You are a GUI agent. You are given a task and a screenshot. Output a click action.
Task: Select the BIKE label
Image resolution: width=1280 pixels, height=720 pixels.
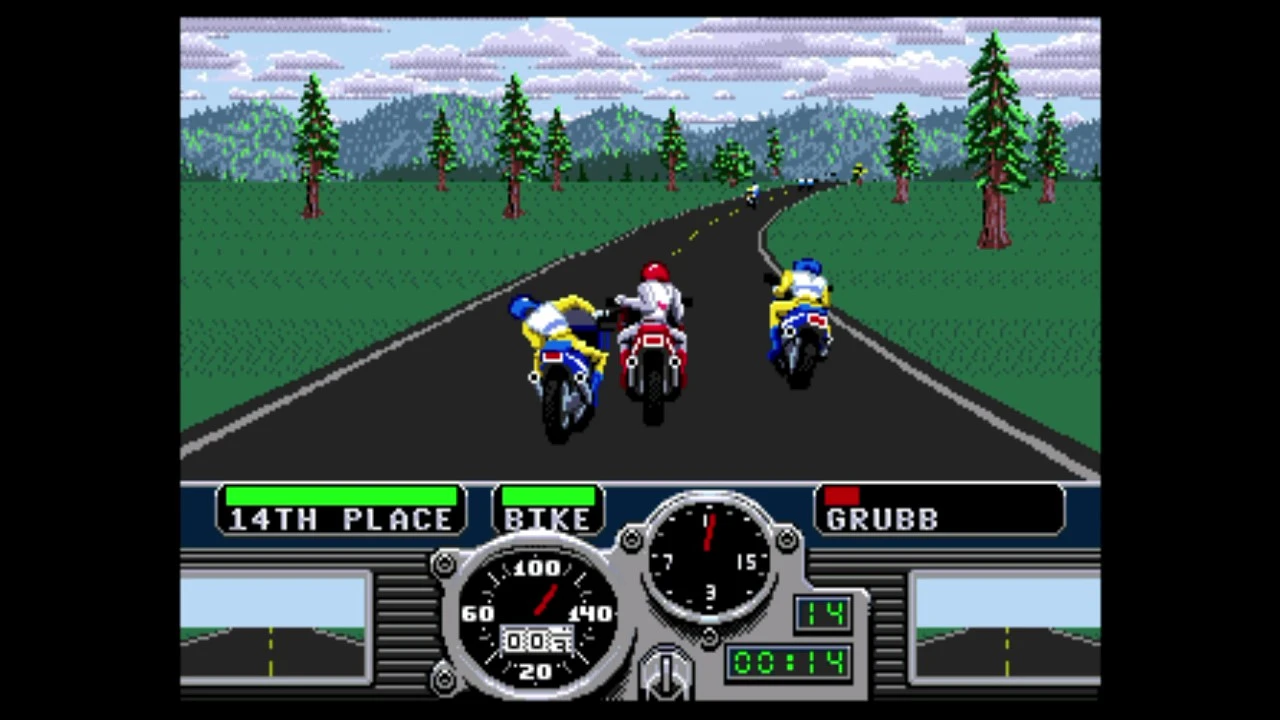547,519
